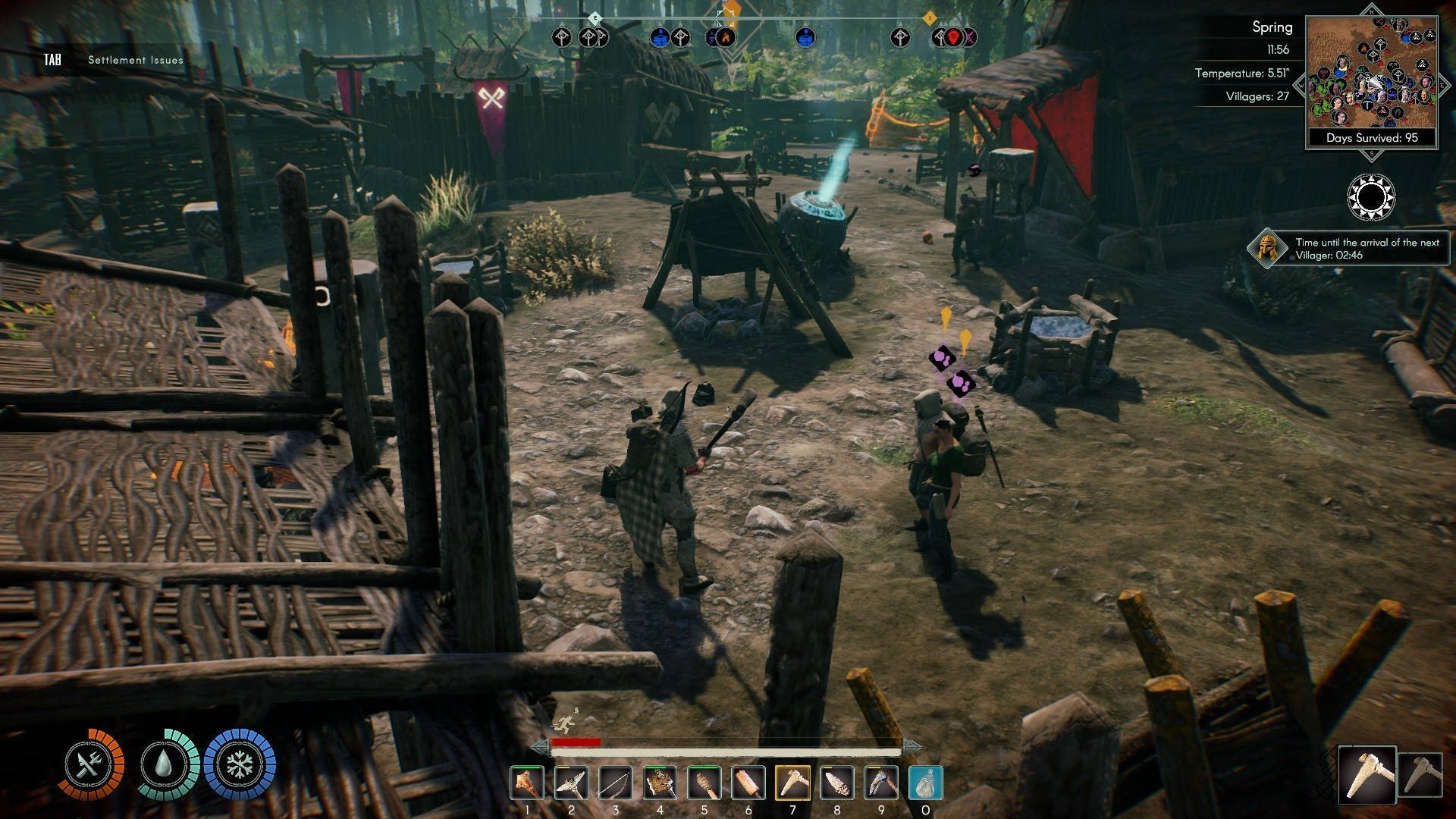Choose the broad tool in slot 4
This screenshot has width=1456, height=819.
660,783
